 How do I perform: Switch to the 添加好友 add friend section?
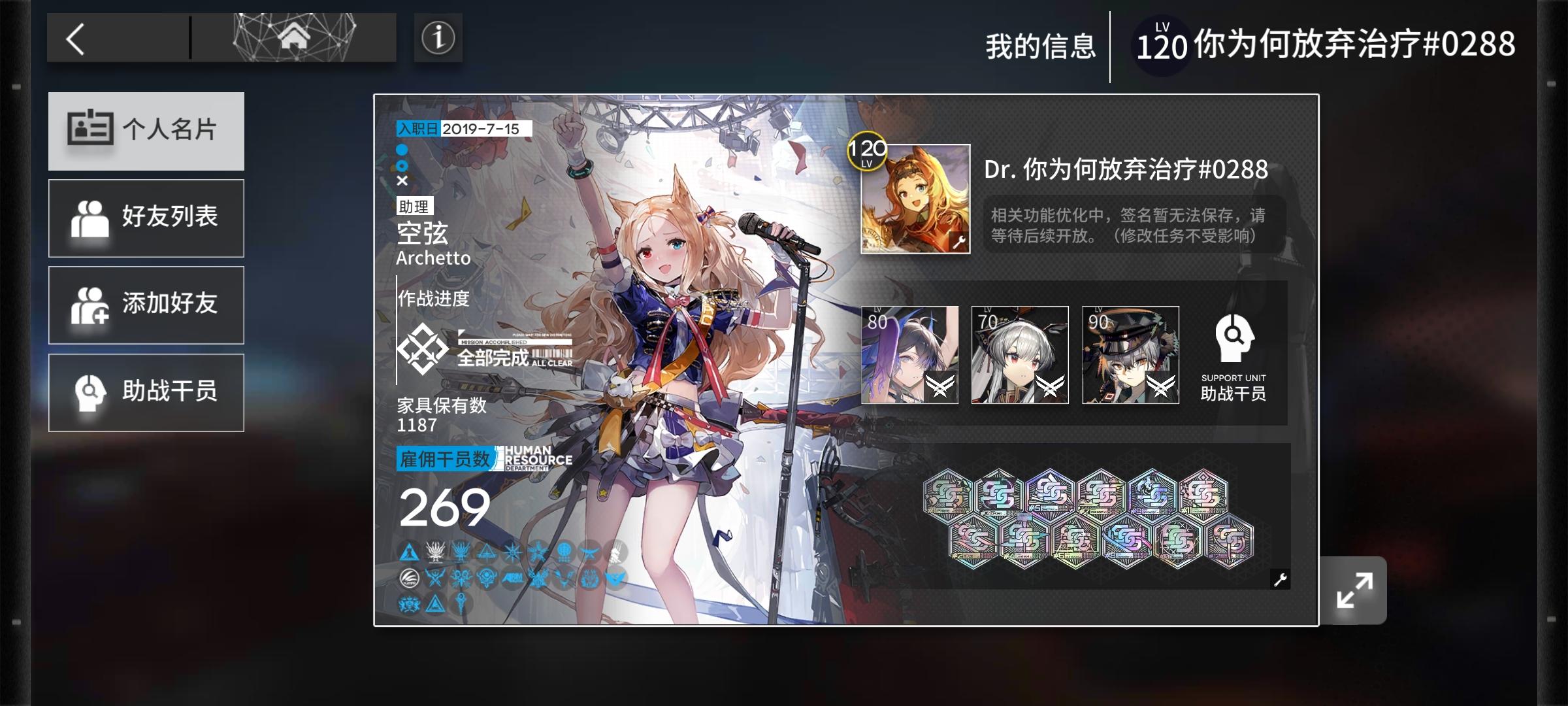point(145,305)
